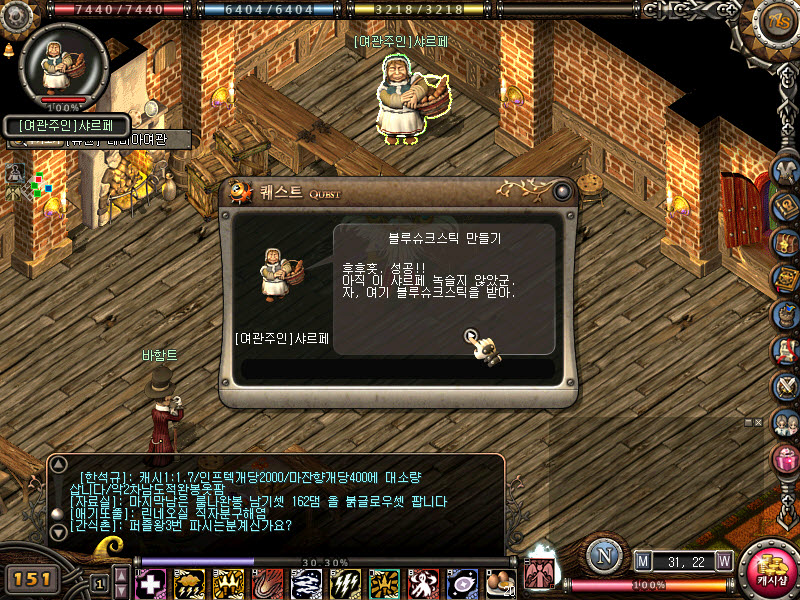Click the W button beside the coordinates
The image size is (800, 600).
(x=723, y=559)
